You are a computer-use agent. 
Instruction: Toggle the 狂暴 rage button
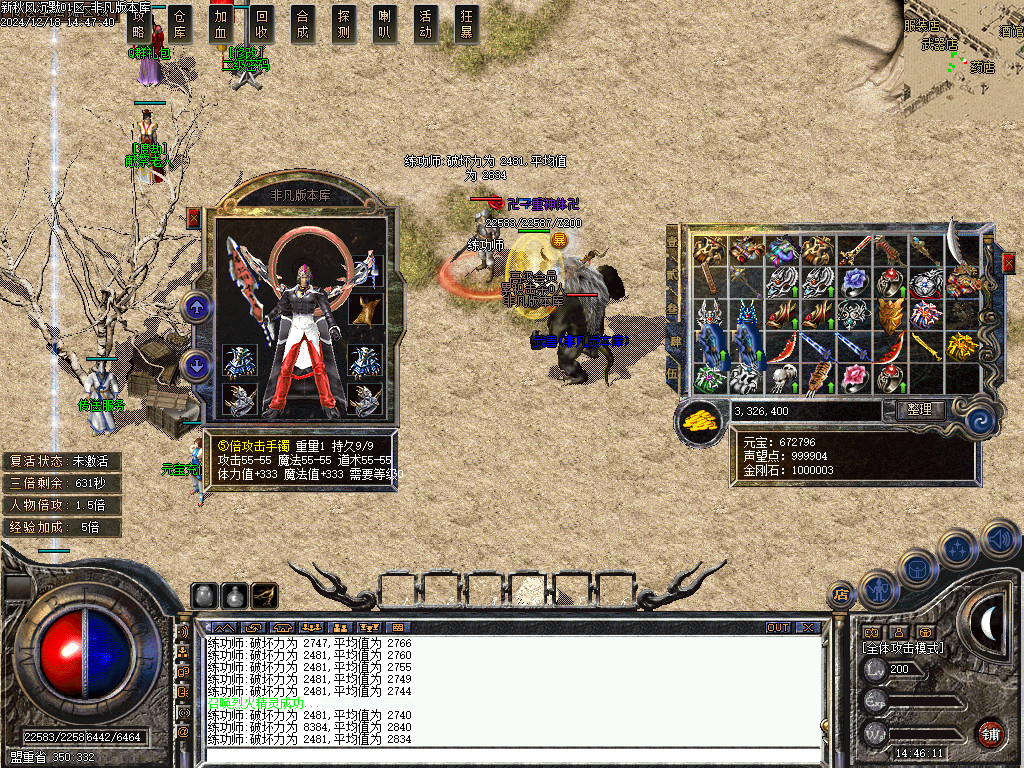(x=466, y=23)
